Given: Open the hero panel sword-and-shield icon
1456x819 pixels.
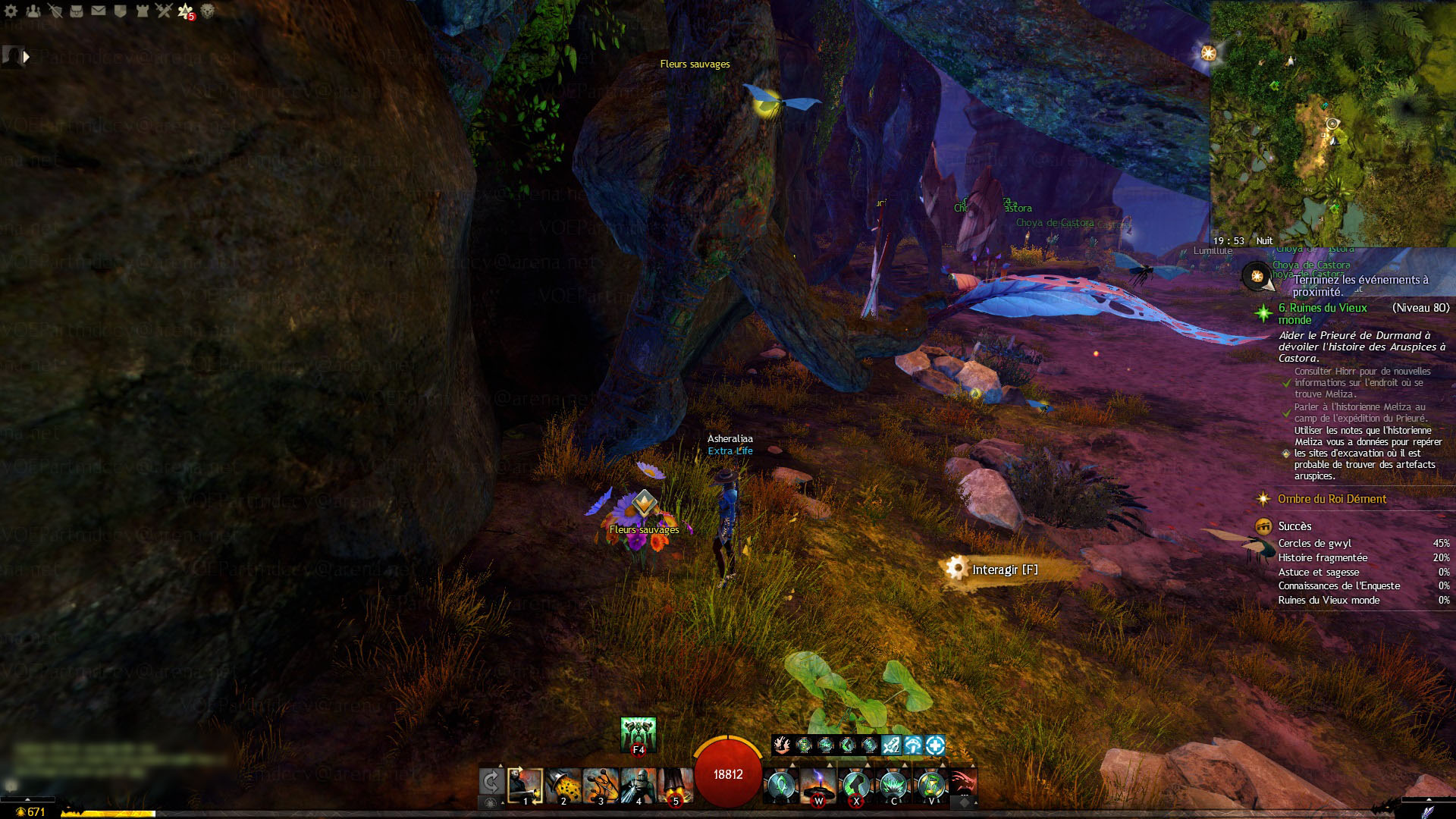Looking at the screenshot, I should [55, 11].
